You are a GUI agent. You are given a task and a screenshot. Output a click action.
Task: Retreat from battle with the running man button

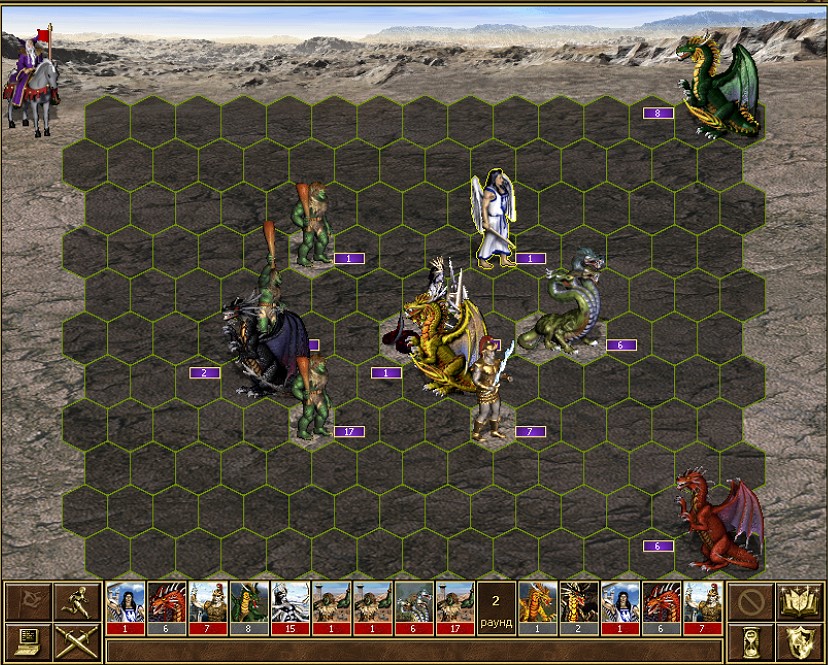(x=76, y=601)
